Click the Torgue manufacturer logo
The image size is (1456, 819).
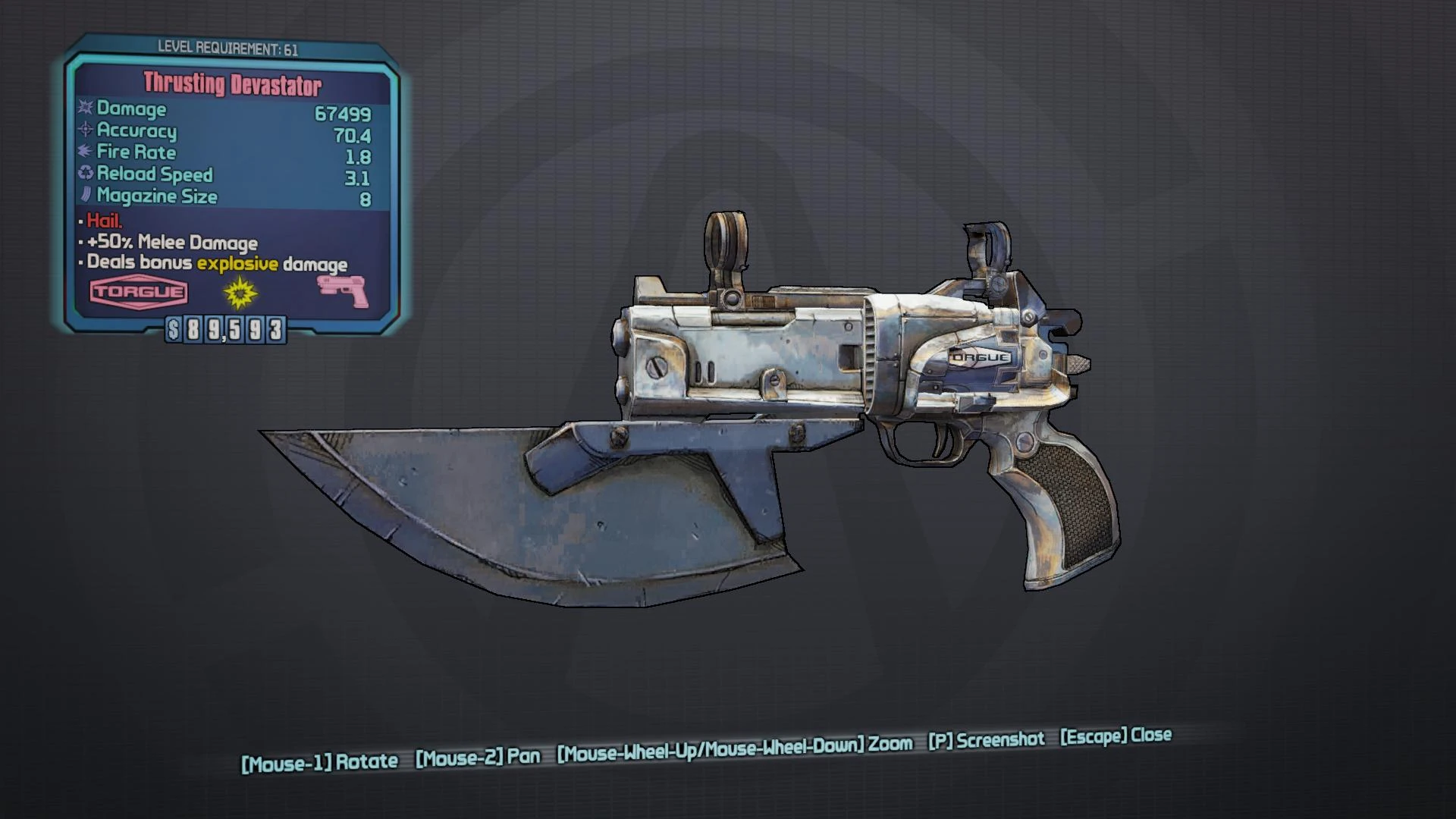pos(139,292)
